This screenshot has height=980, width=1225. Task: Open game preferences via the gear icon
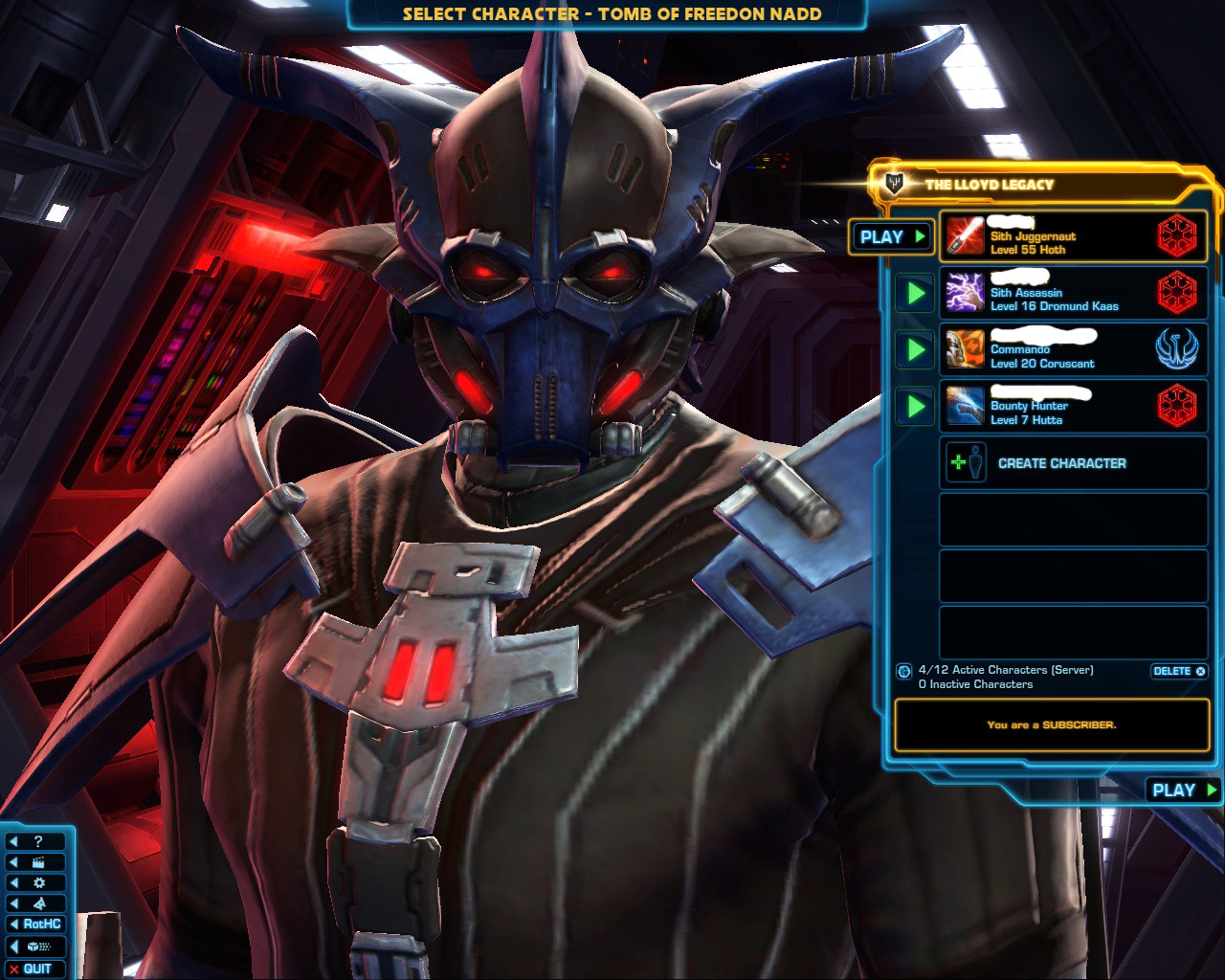(x=38, y=882)
